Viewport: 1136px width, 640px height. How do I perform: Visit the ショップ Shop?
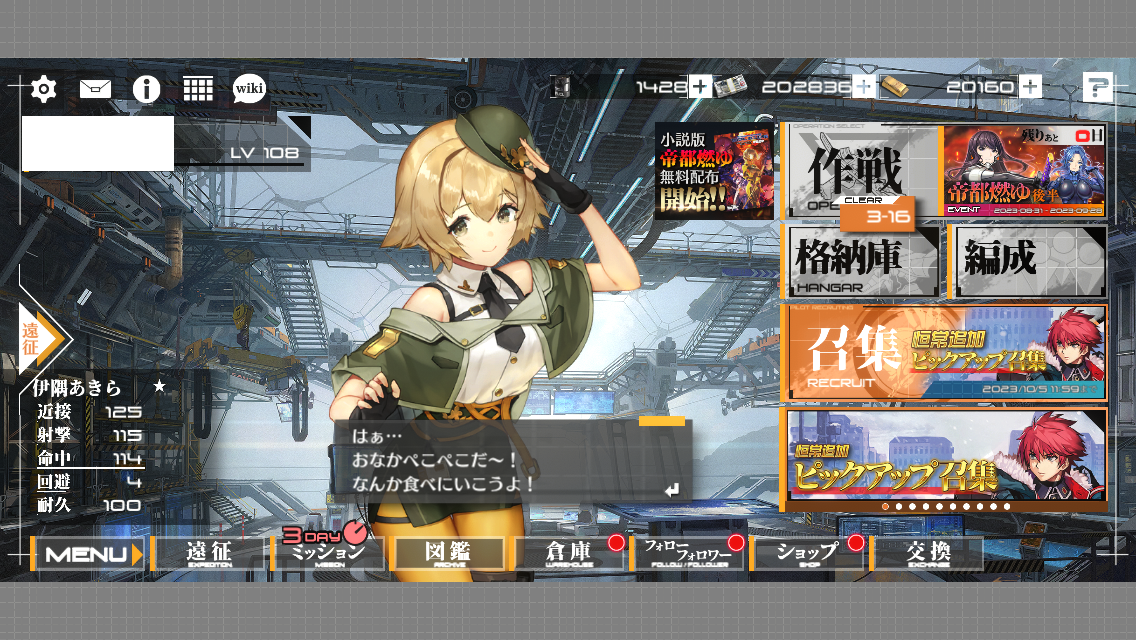pyautogui.click(x=808, y=554)
